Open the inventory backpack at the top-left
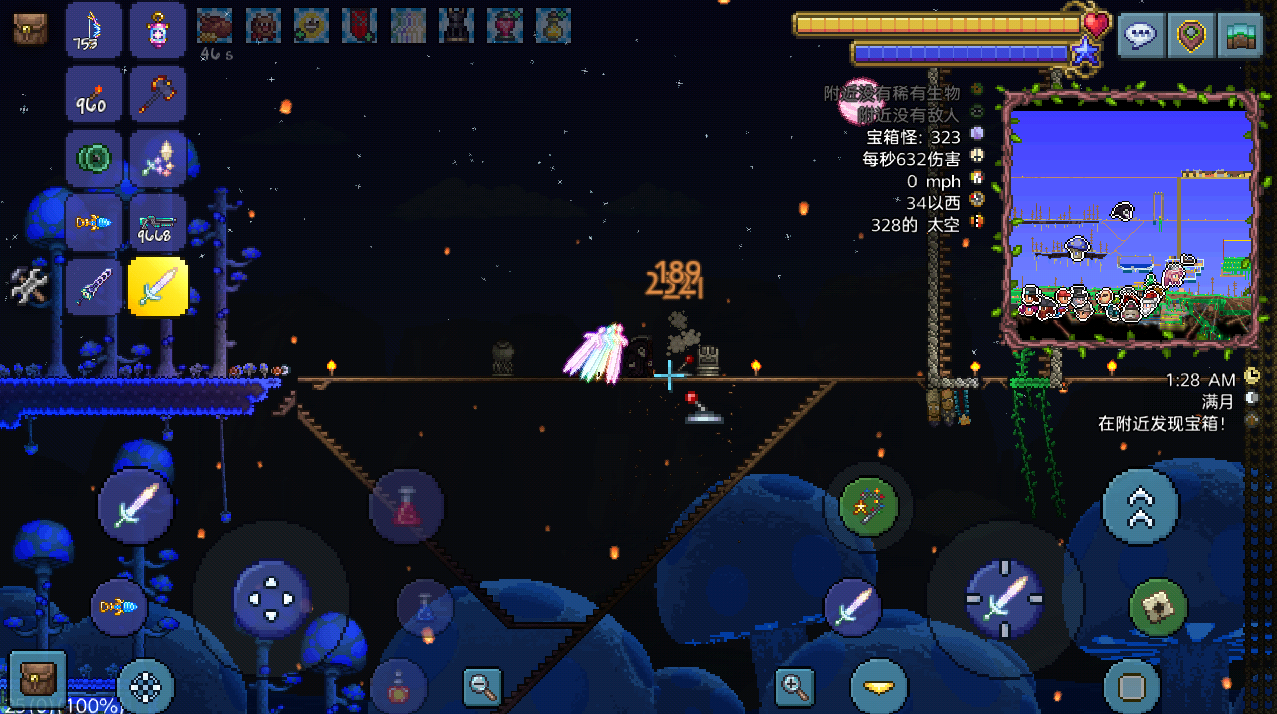1277x714 pixels. [30, 29]
